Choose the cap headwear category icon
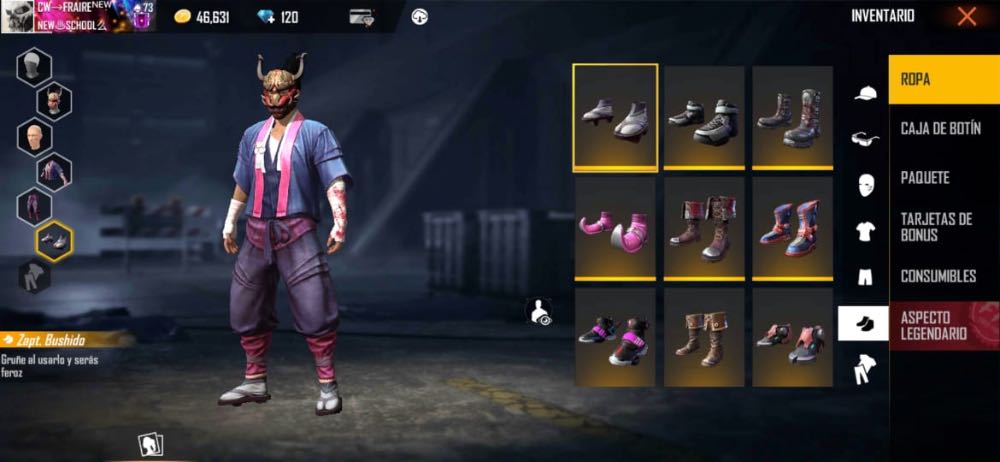This screenshot has height=462, width=1000. 865,94
